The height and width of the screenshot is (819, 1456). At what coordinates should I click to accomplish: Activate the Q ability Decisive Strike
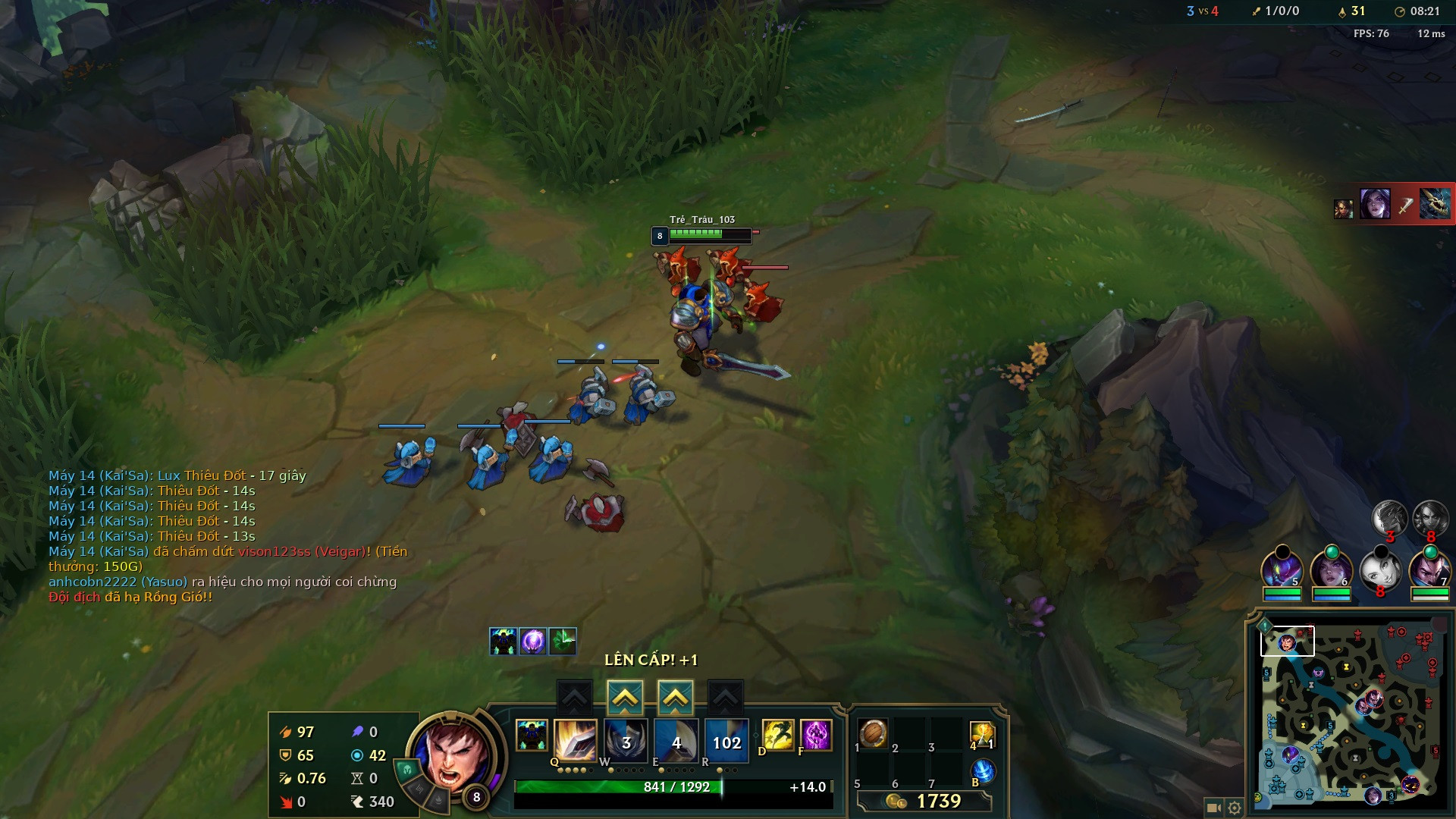tap(575, 740)
